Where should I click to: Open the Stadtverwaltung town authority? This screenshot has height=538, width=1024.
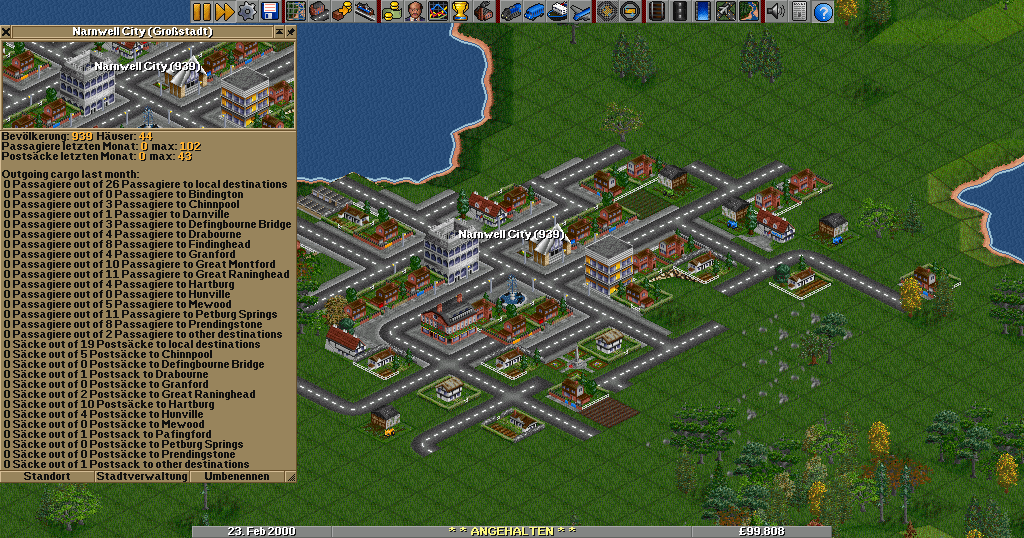click(x=142, y=477)
